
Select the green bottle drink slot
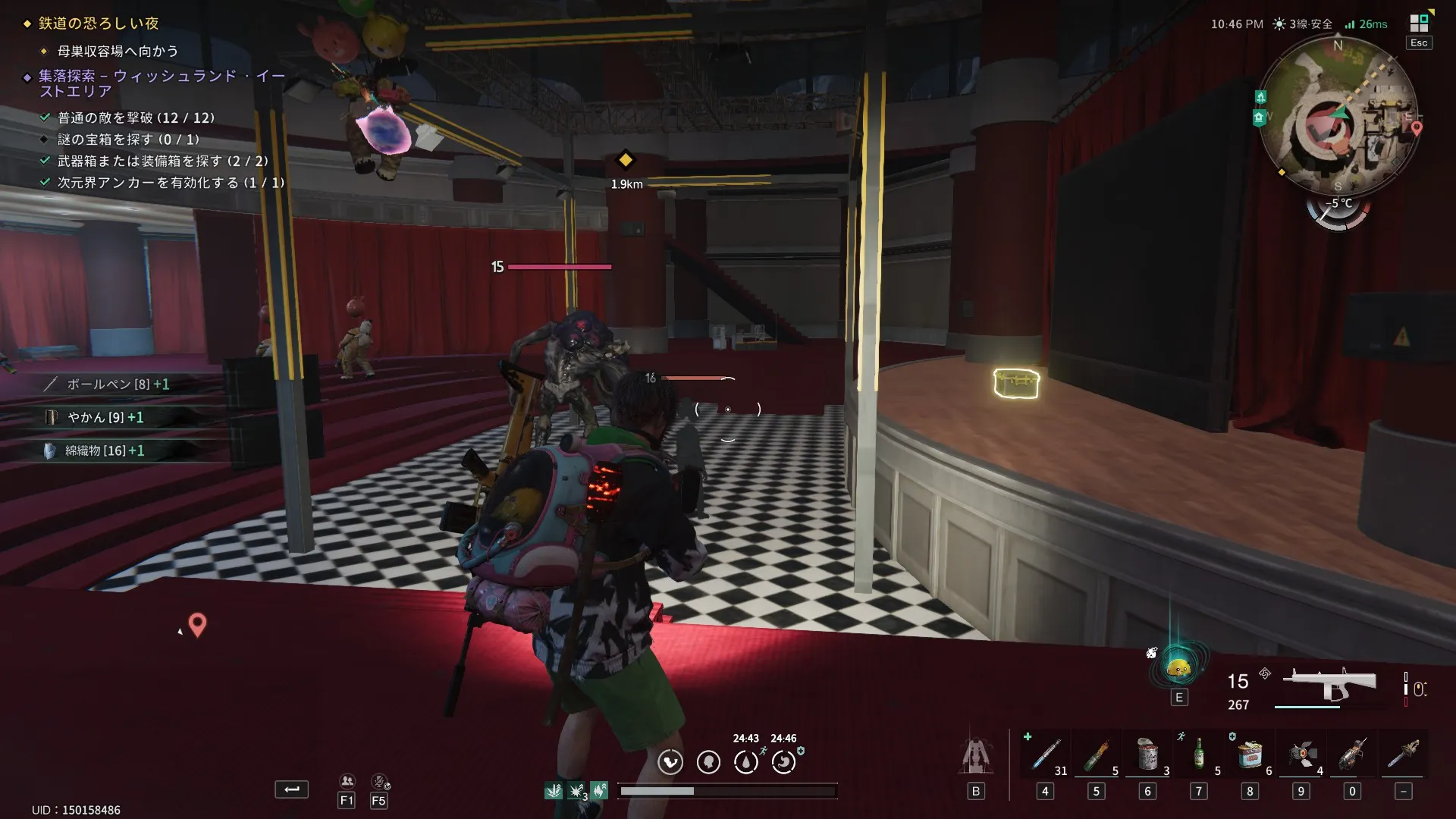pos(1199,755)
